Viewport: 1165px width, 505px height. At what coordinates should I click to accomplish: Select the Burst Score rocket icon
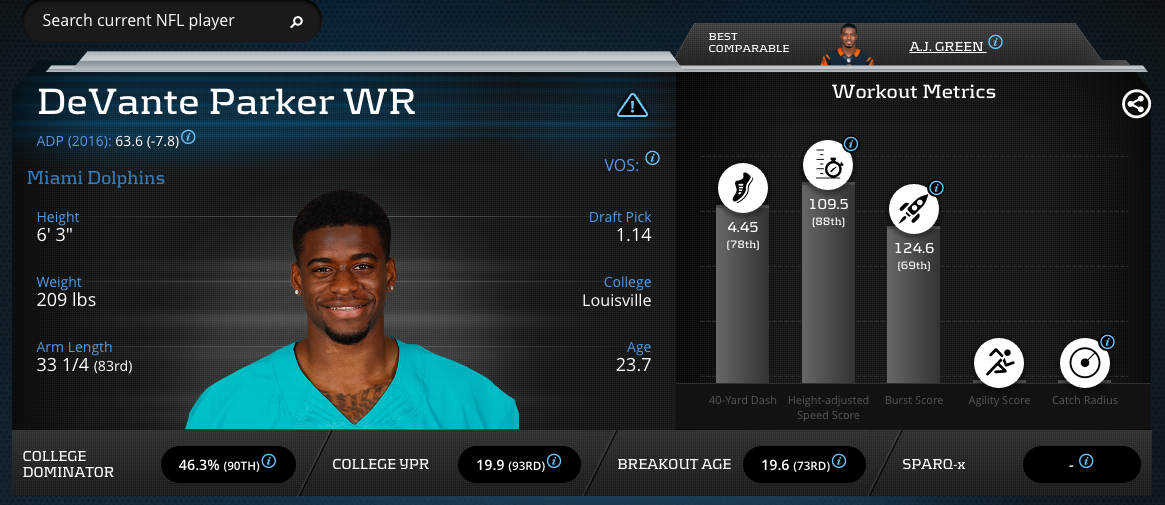(x=913, y=211)
